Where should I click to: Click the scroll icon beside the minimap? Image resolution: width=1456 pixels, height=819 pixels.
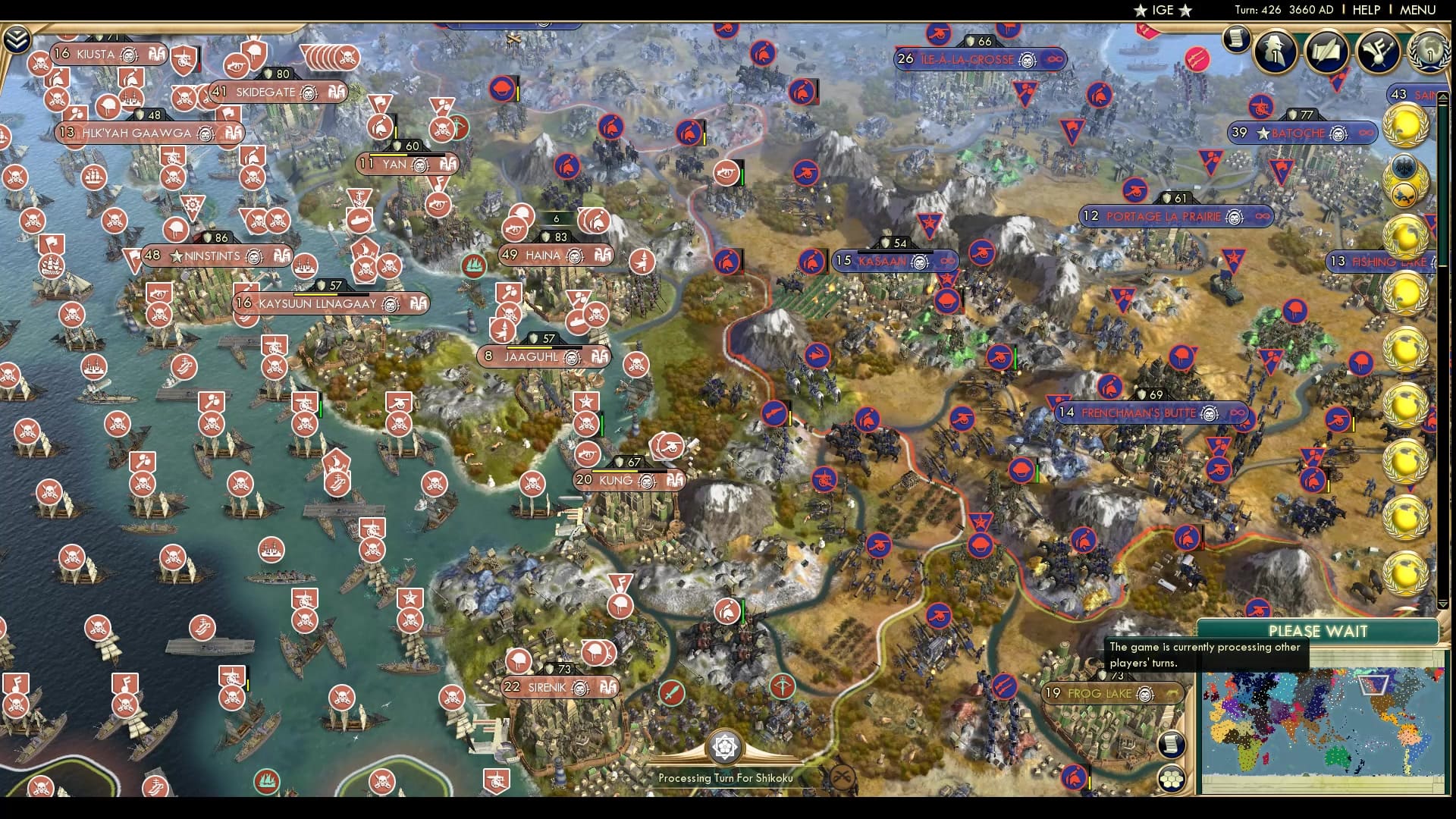1172,743
